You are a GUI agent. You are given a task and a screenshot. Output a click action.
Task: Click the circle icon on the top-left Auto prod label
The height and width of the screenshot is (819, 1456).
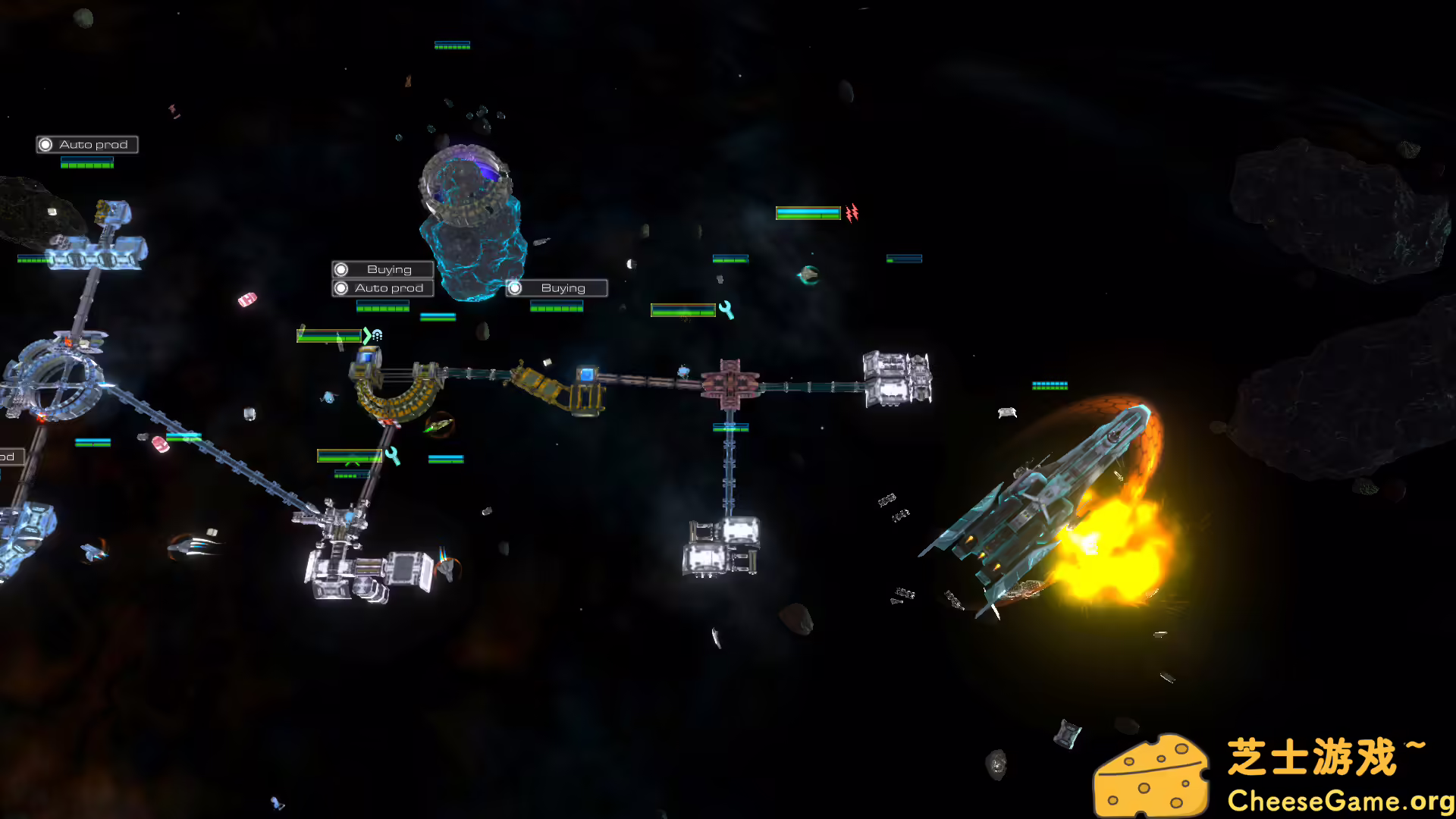[x=47, y=144]
